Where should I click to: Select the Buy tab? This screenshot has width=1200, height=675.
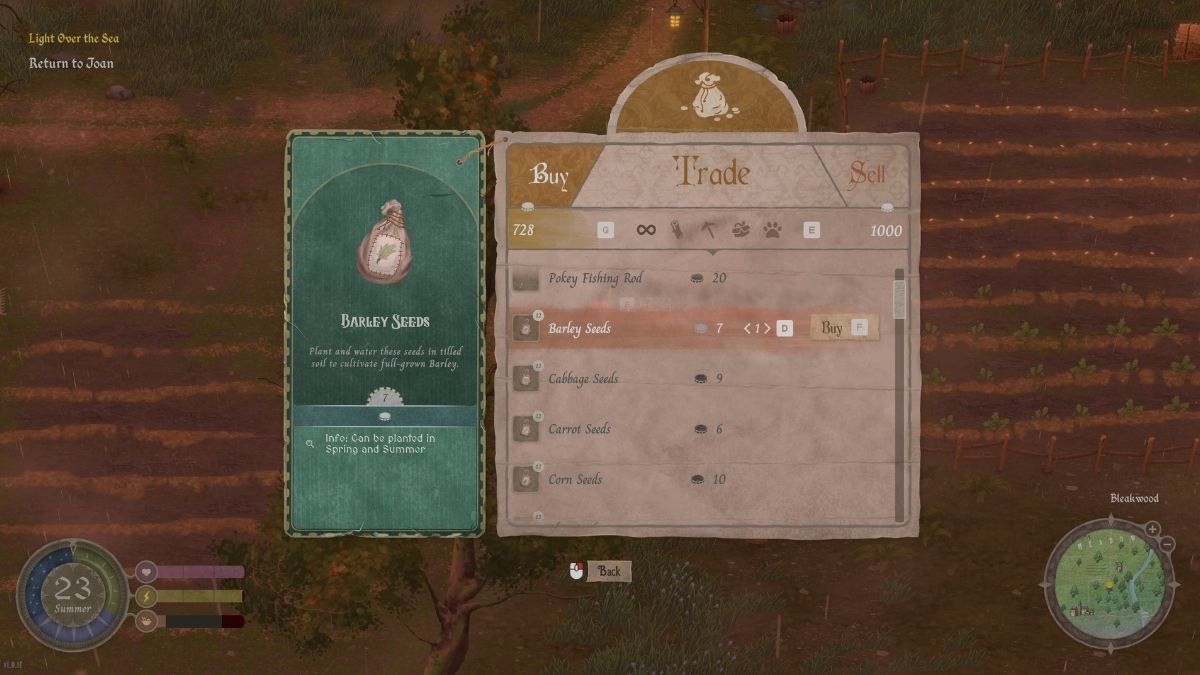549,176
